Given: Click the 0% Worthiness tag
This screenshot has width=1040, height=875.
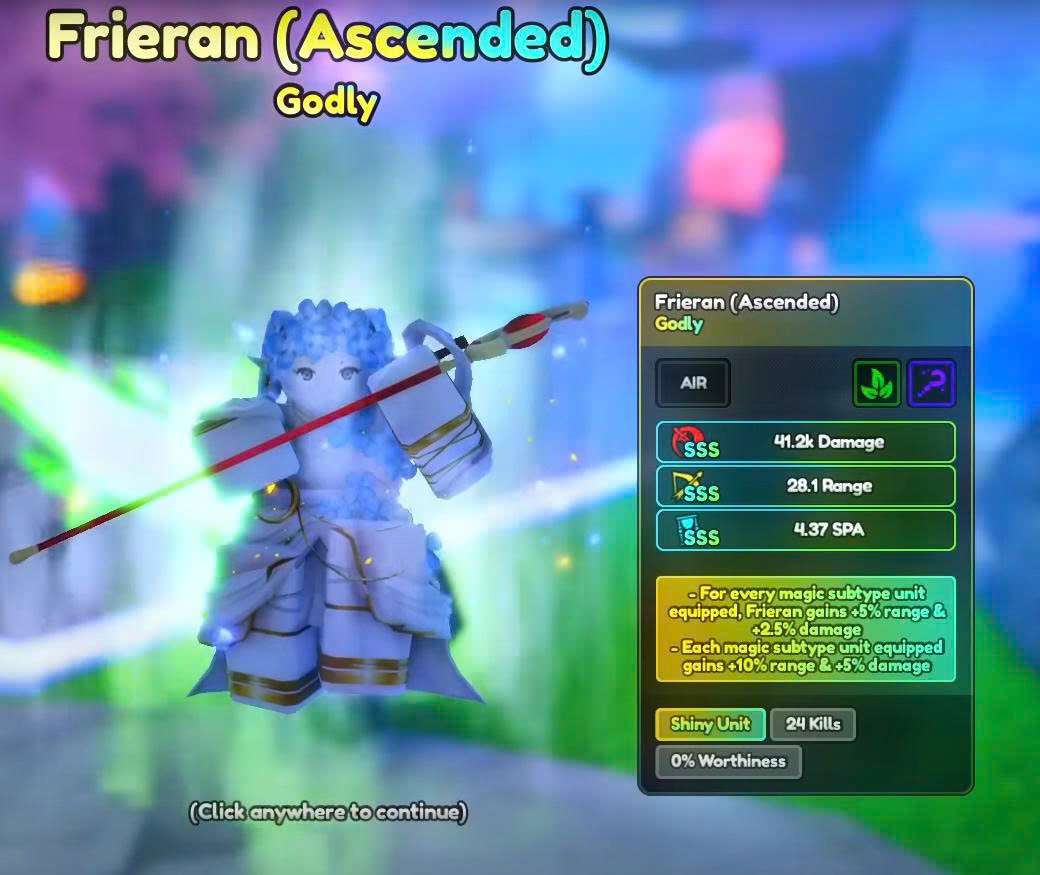Looking at the screenshot, I should 728,761.
